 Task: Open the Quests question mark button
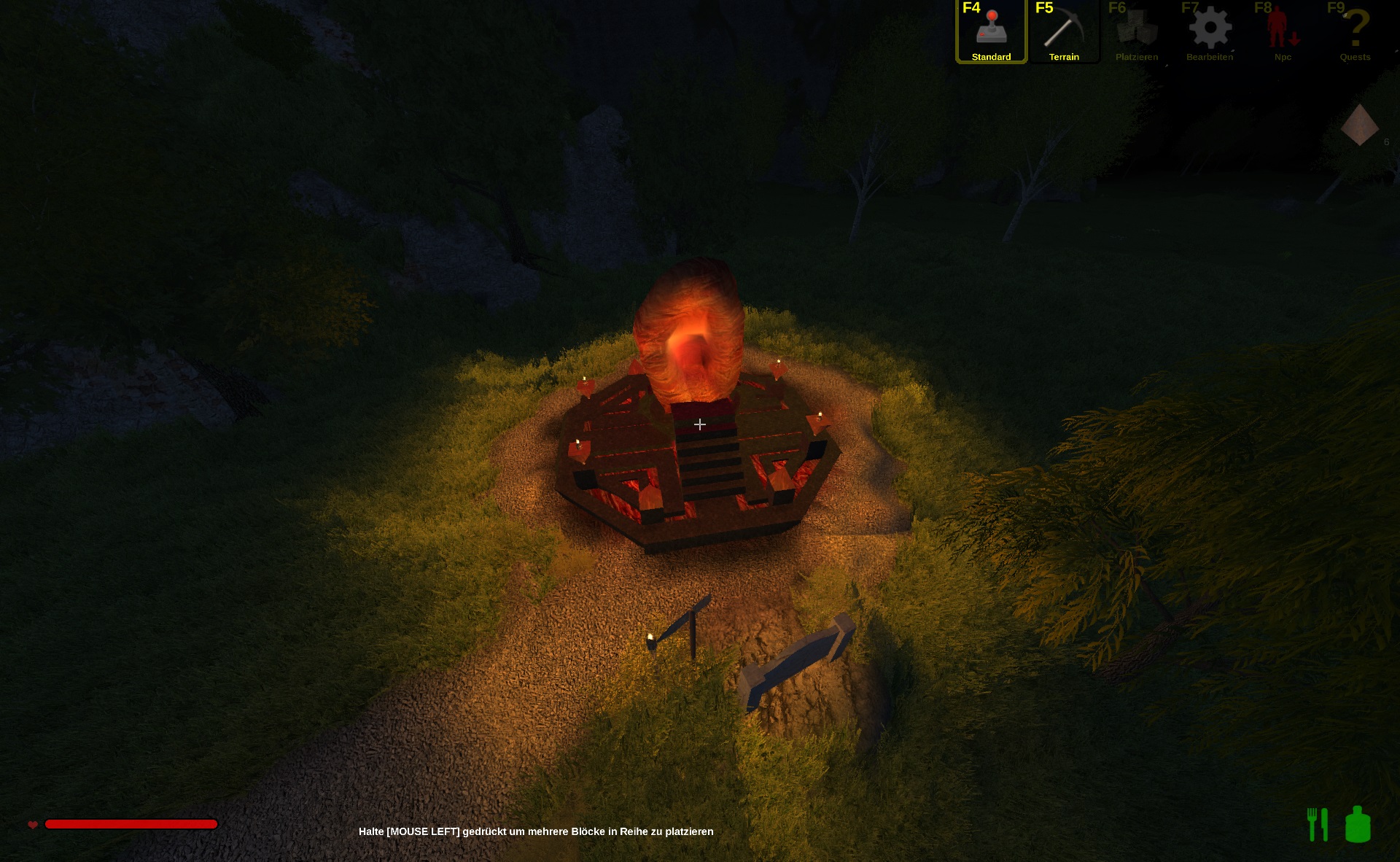pyautogui.click(x=1356, y=31)
